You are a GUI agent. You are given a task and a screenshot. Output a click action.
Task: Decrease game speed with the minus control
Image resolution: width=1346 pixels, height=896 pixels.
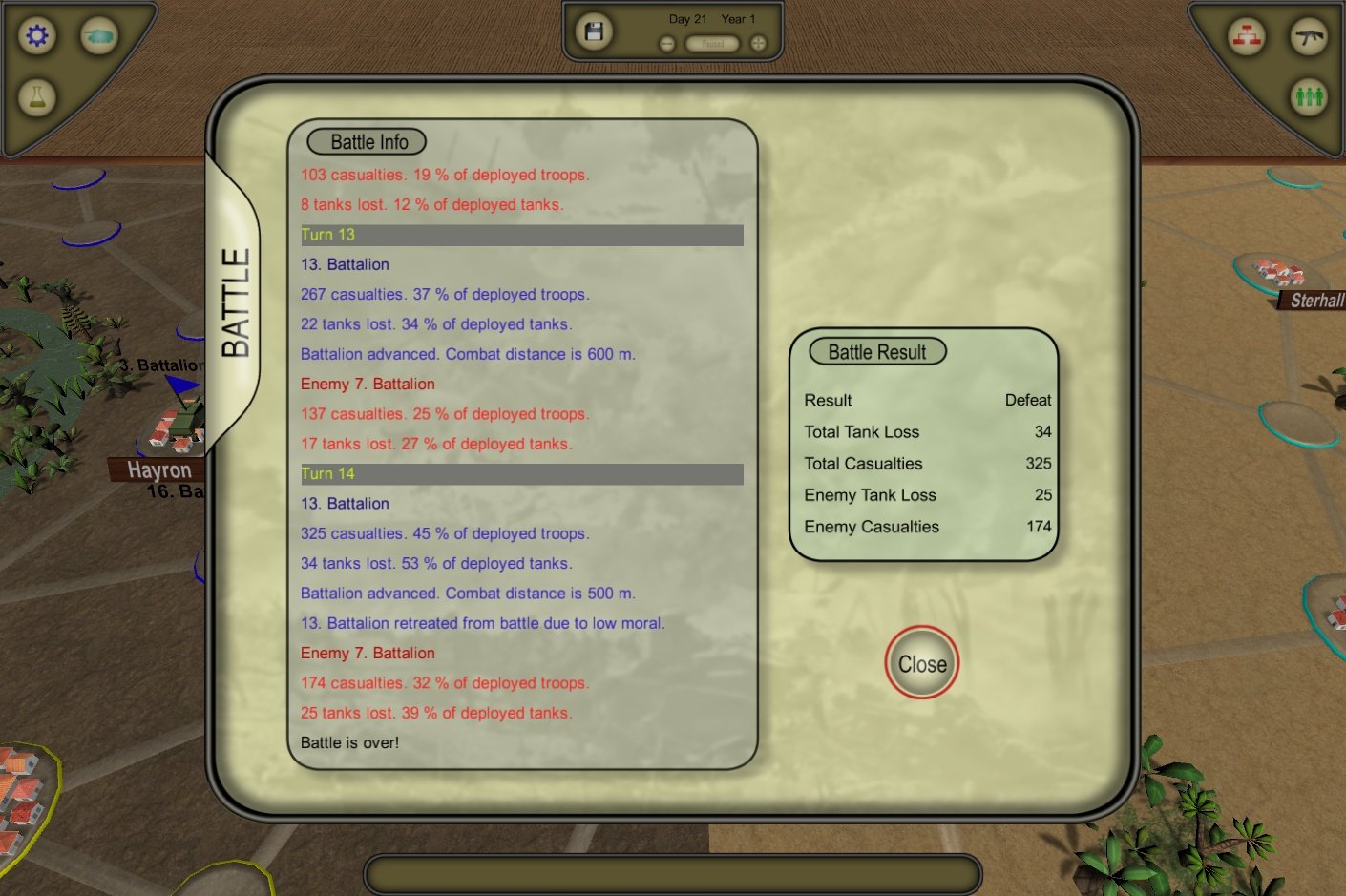tap(665, 42)
